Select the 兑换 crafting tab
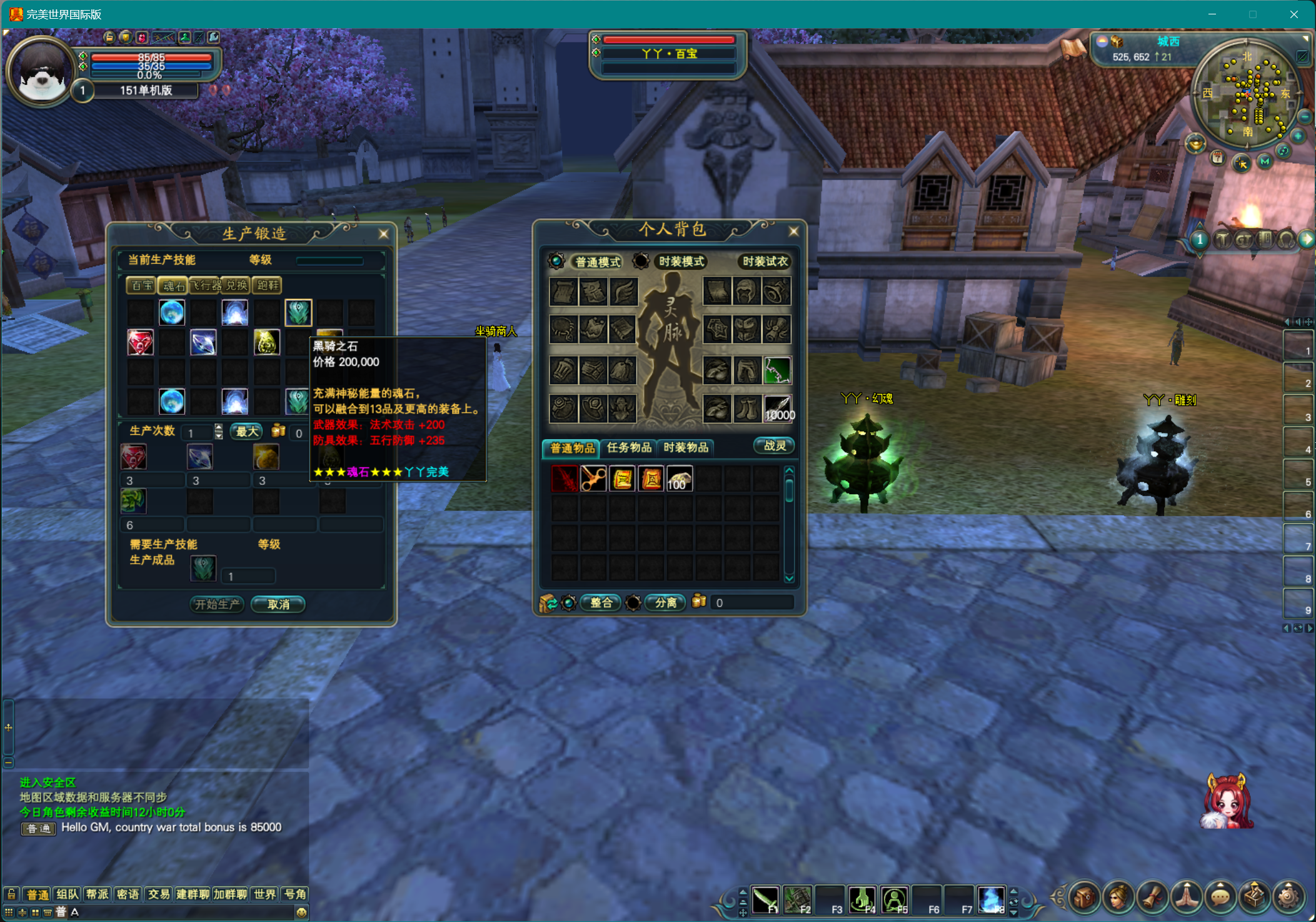The image size is (1316, 922). 236,286
